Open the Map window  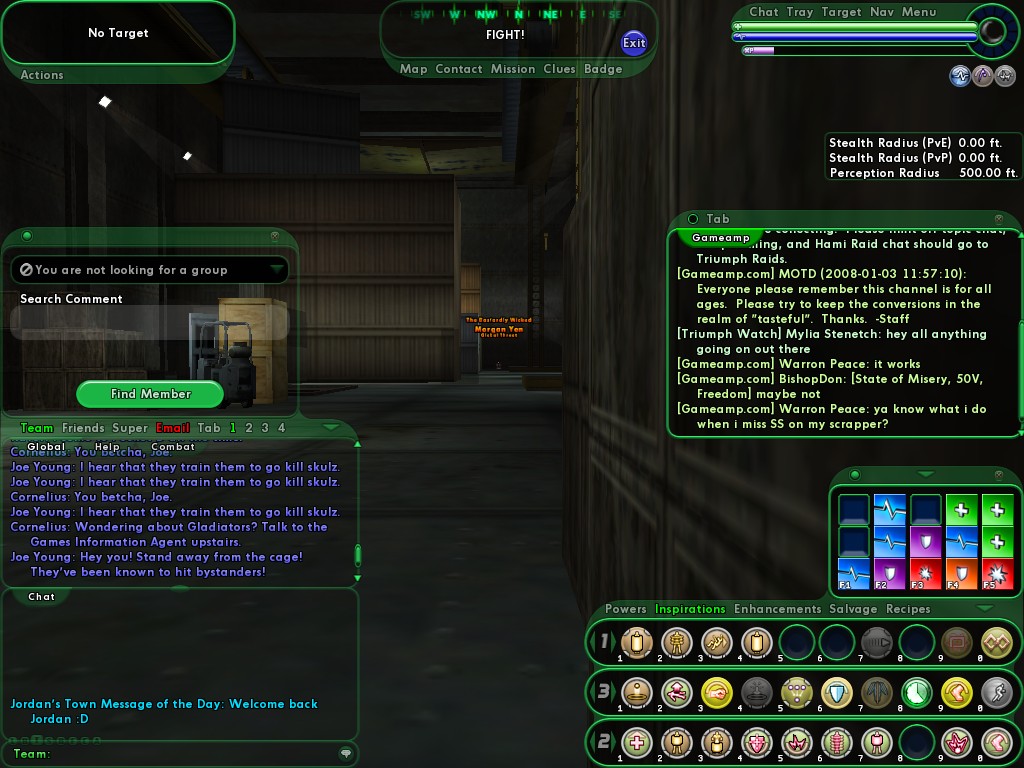coord(413,69)
